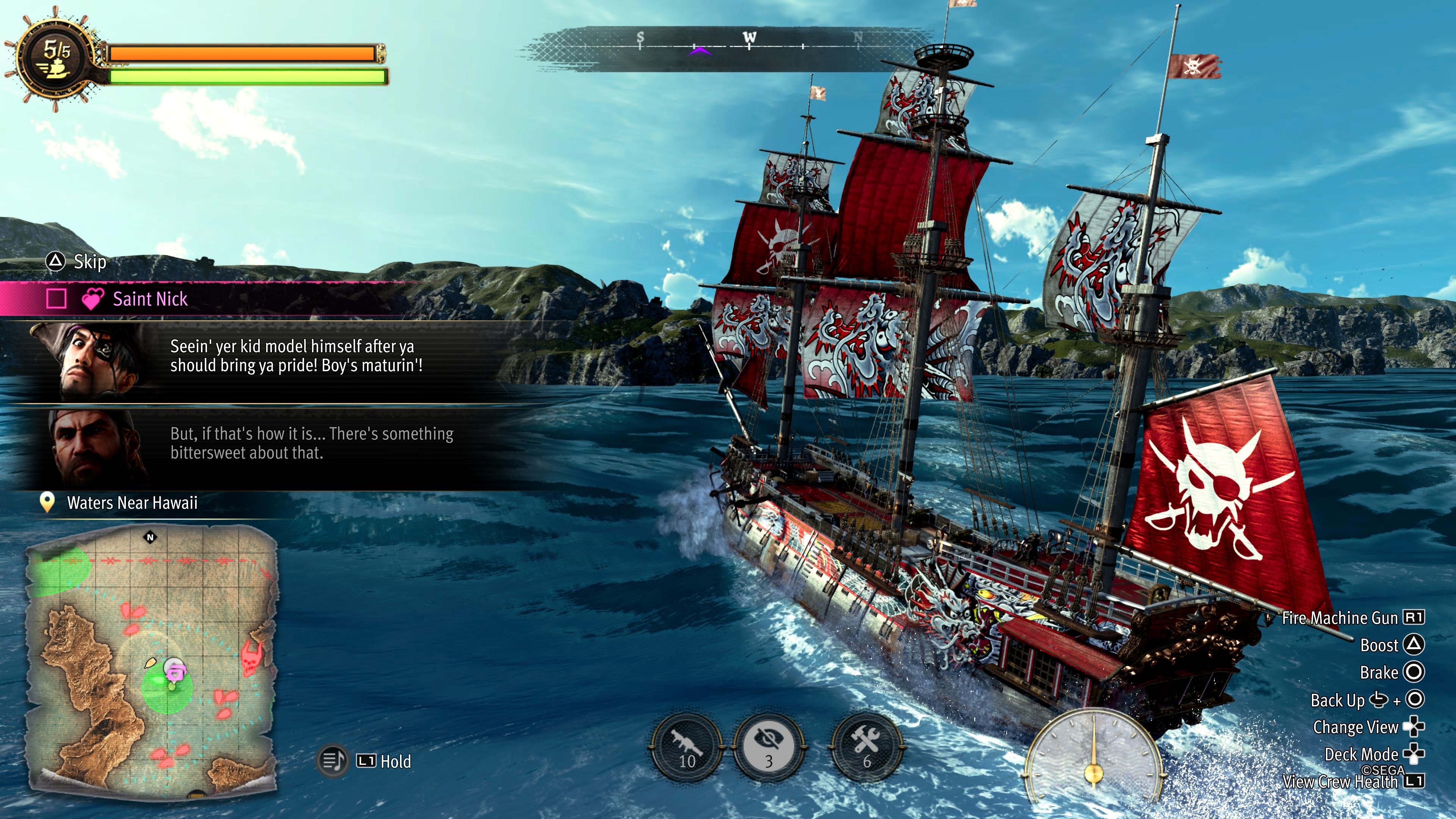Click the red demon skull map marker
Screen dimensions: 1456x819
tap(252, 657)
